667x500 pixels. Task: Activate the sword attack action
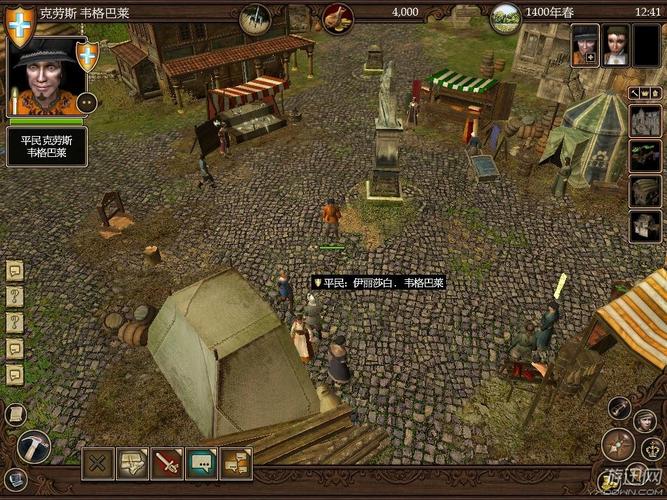[x=167, y=462]
